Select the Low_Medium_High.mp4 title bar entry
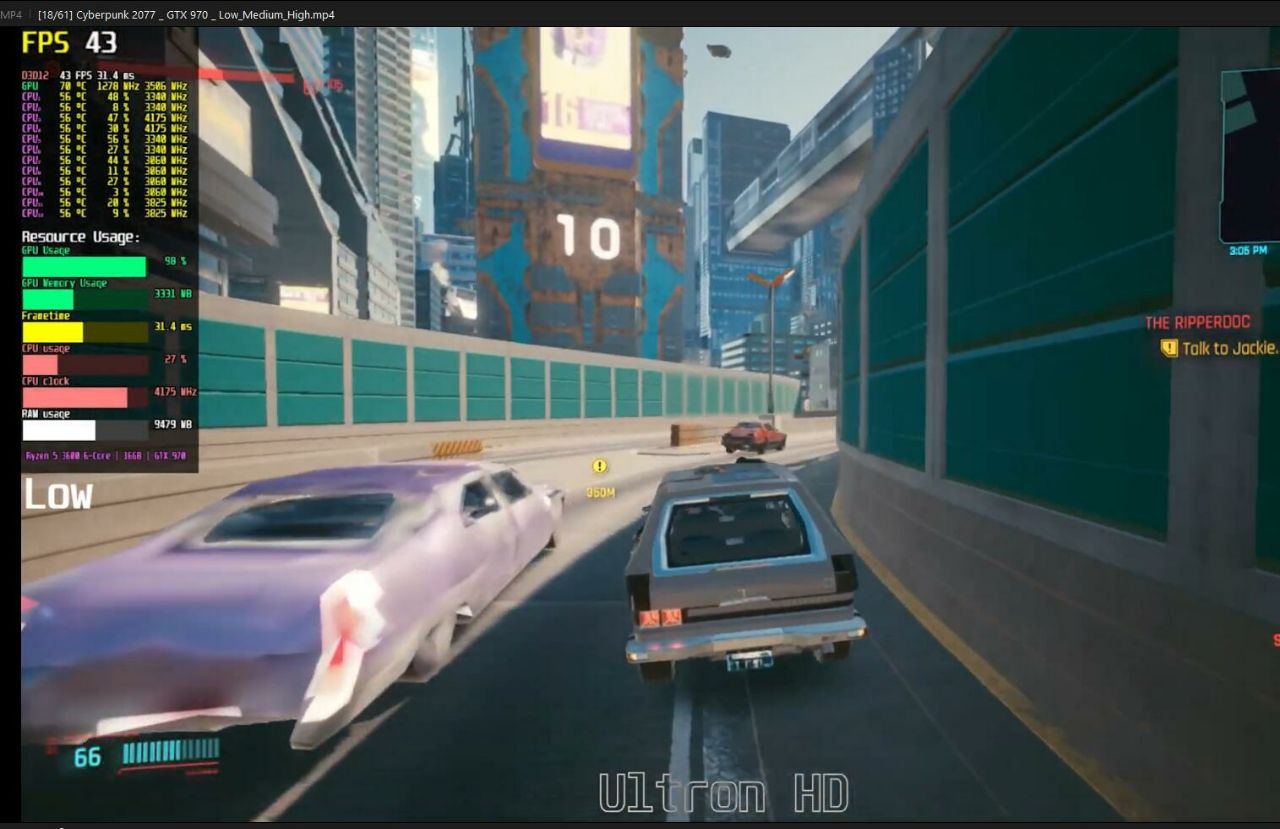 click(185, 14)
